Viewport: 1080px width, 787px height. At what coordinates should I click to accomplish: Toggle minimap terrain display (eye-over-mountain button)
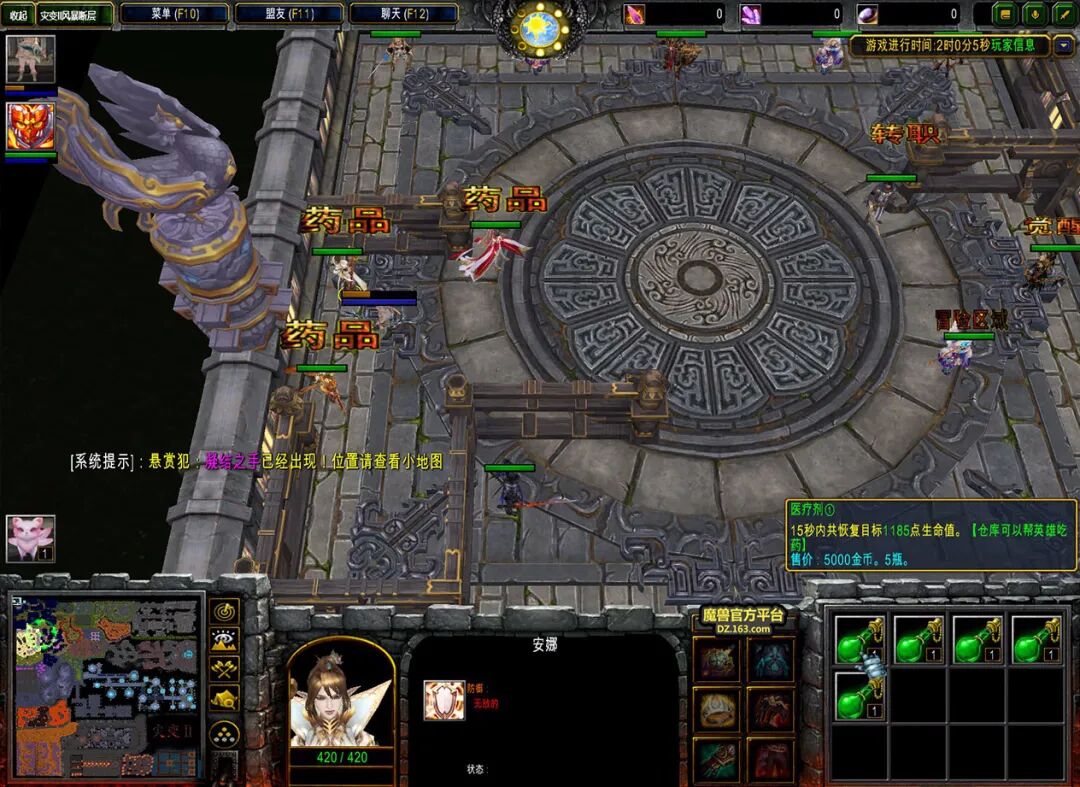click(225, 641)
